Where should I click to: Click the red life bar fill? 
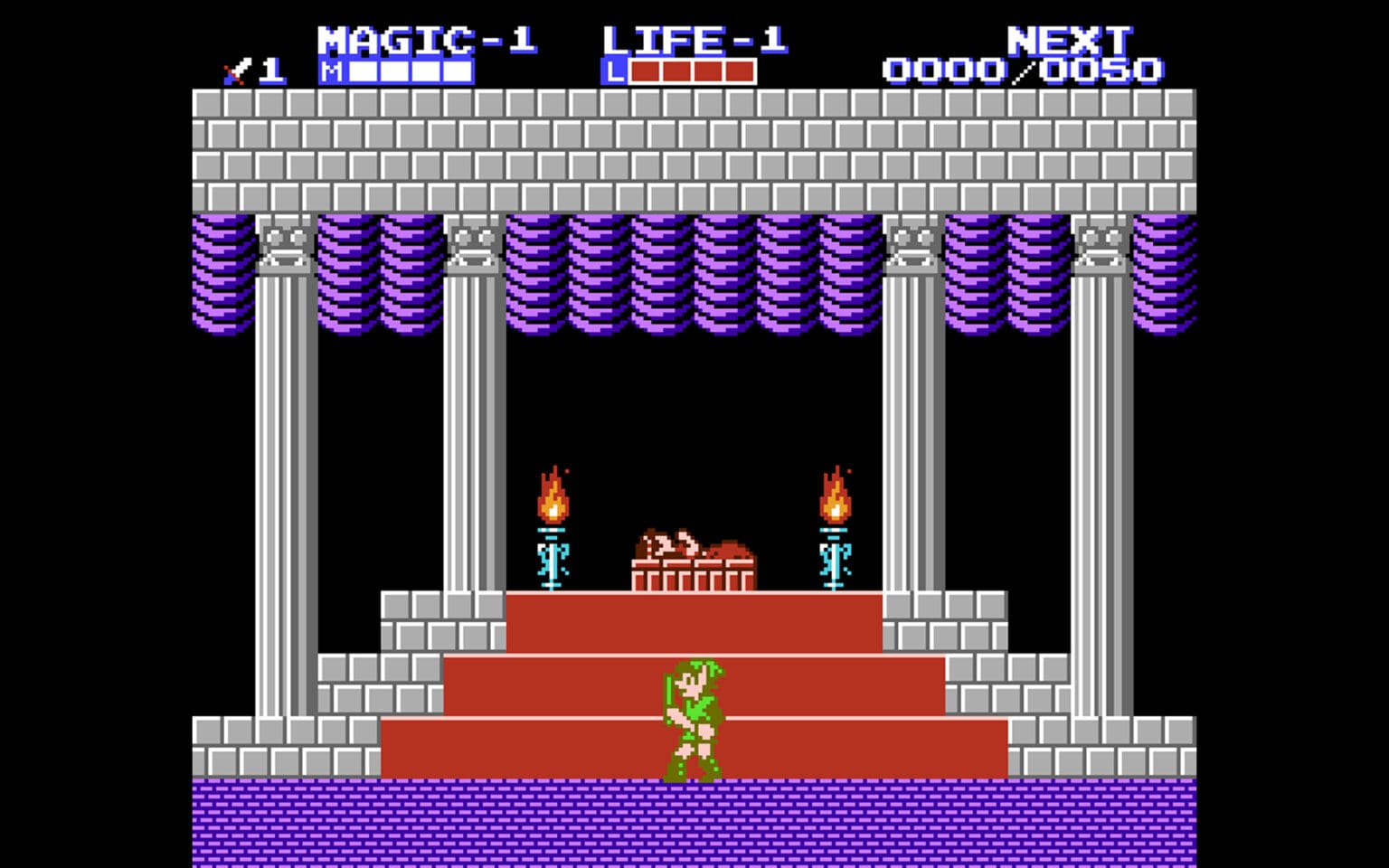692,70
